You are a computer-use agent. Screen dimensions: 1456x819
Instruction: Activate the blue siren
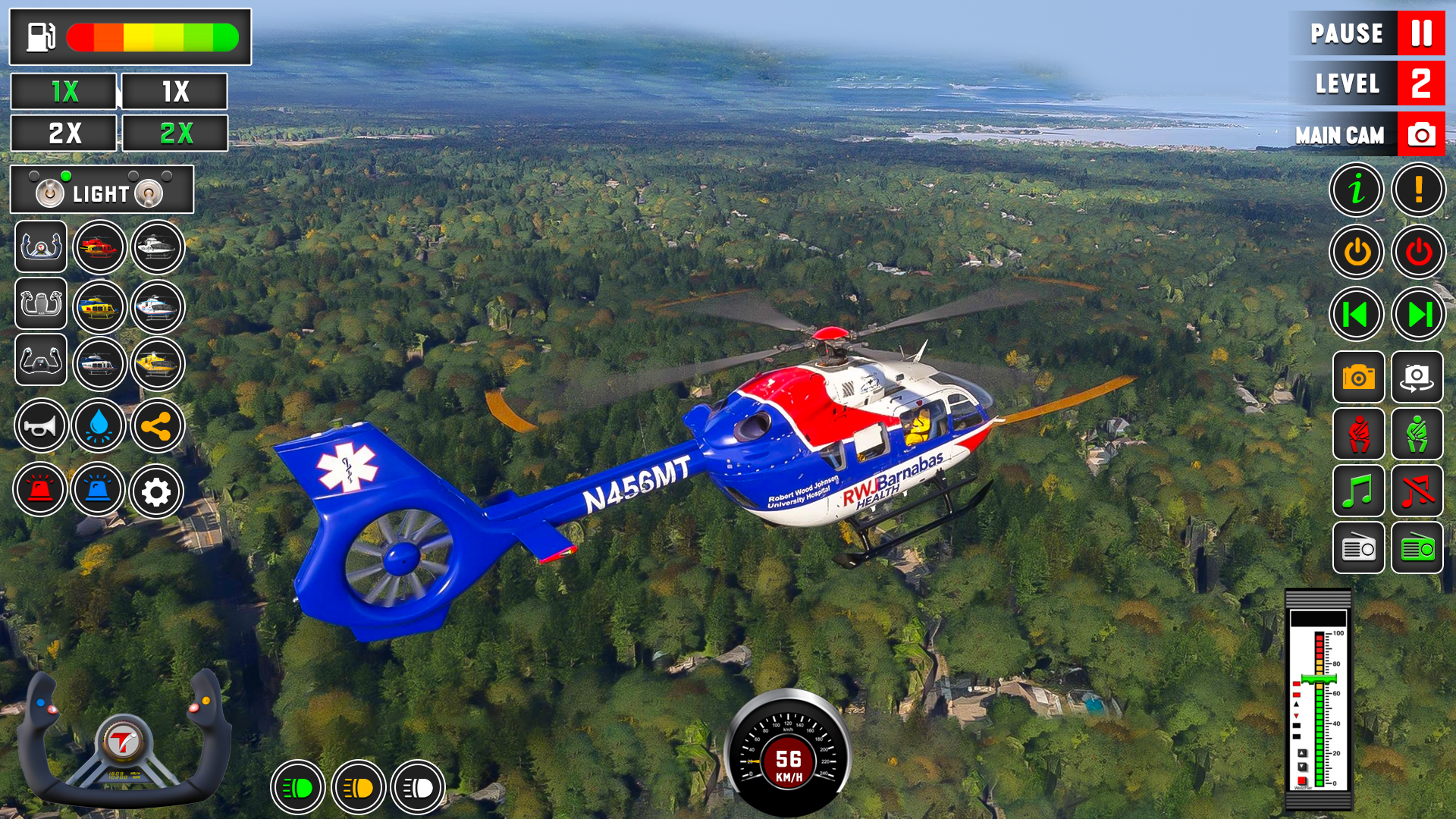point(99,491)
